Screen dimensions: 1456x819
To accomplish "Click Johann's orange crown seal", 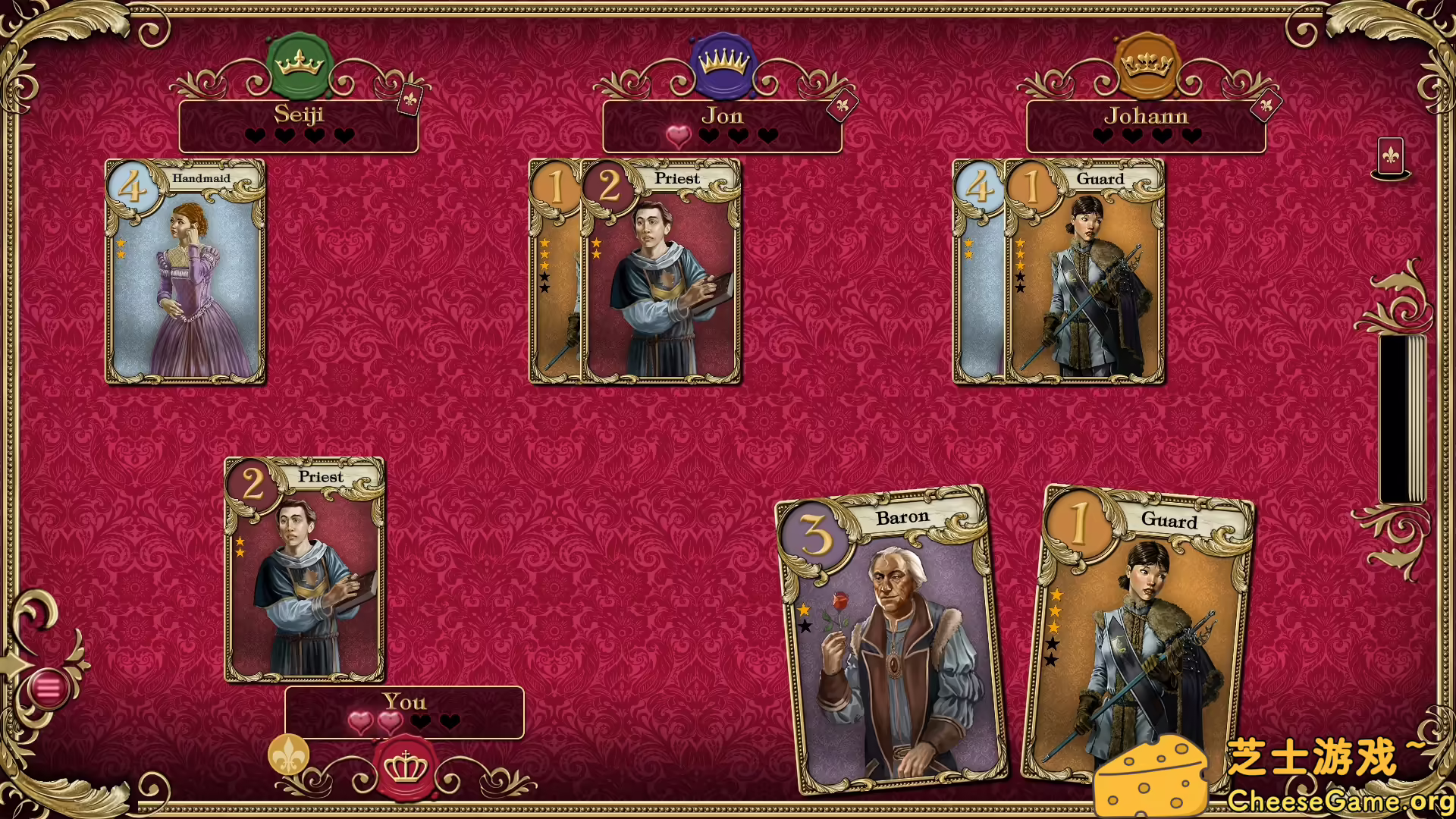I will coord(1147,64).
